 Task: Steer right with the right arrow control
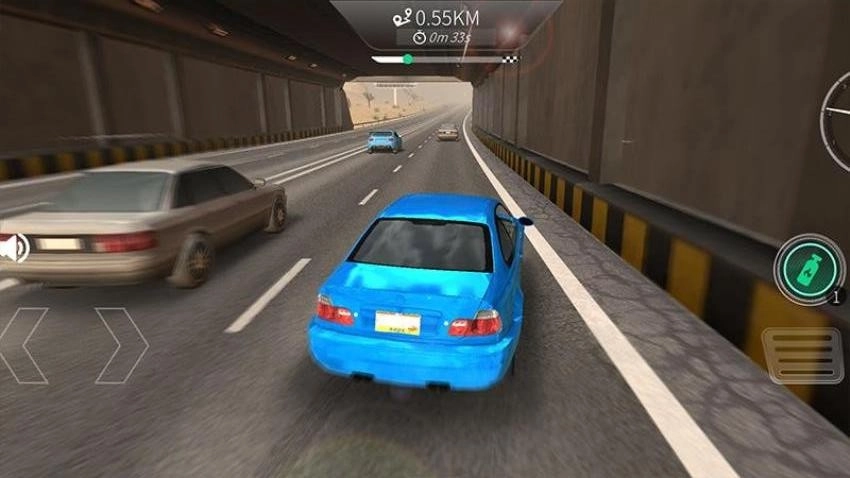[x=120, y=345]
